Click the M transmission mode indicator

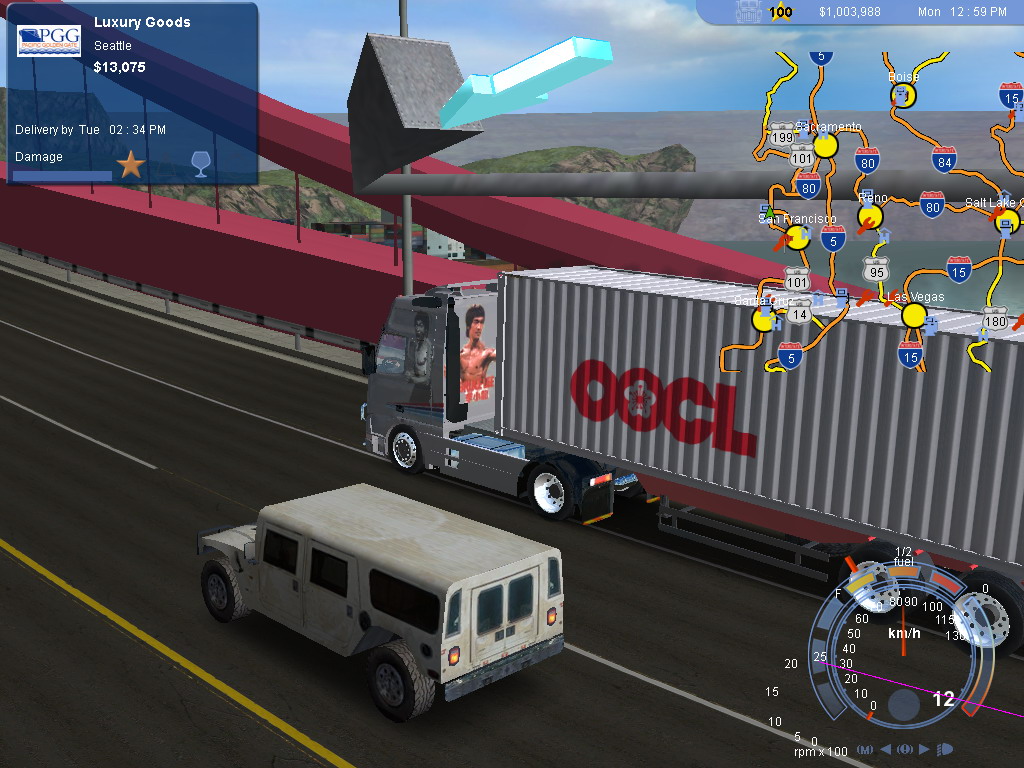[864, 749]
